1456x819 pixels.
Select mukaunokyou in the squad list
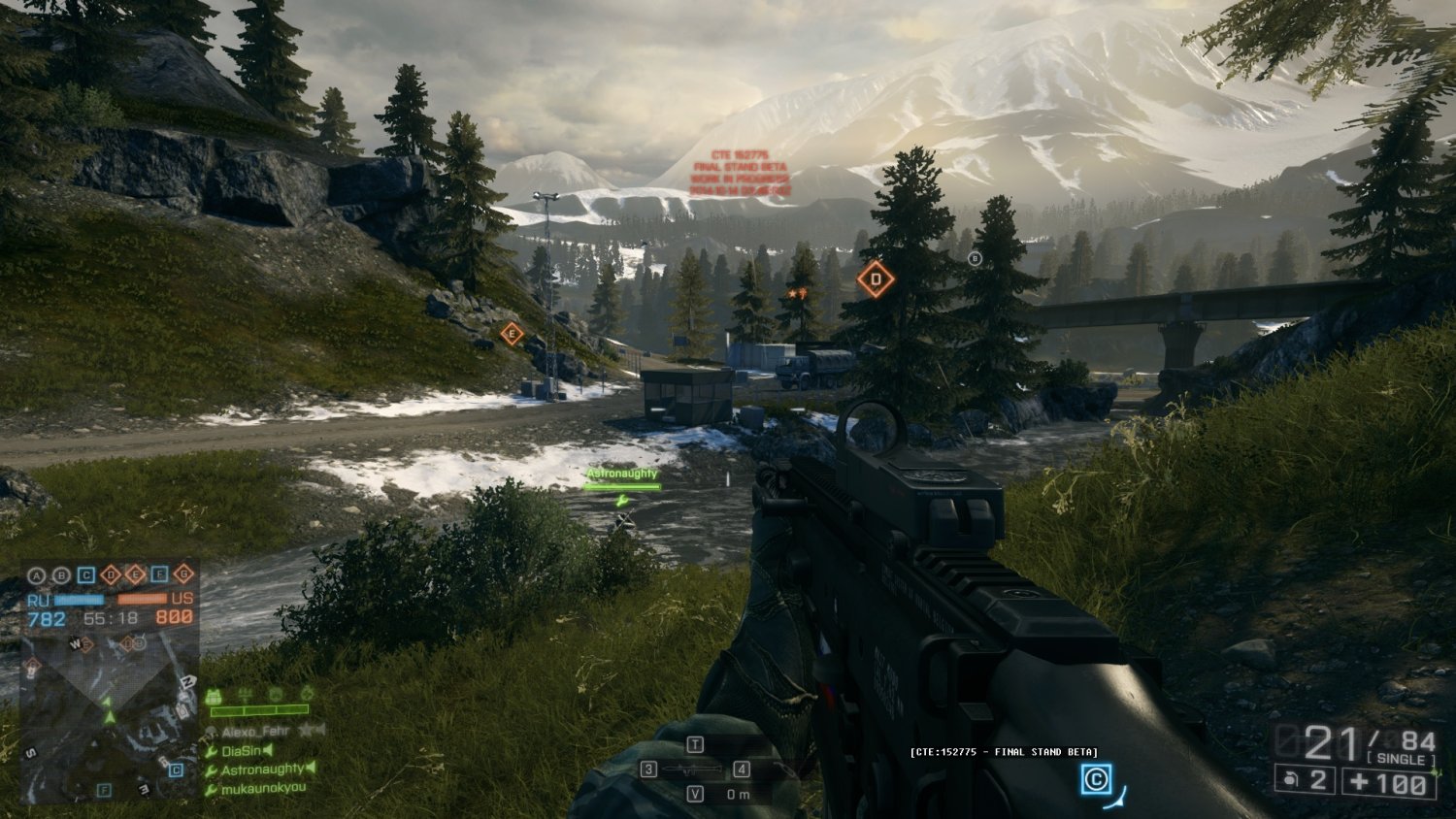click(262, 788)
